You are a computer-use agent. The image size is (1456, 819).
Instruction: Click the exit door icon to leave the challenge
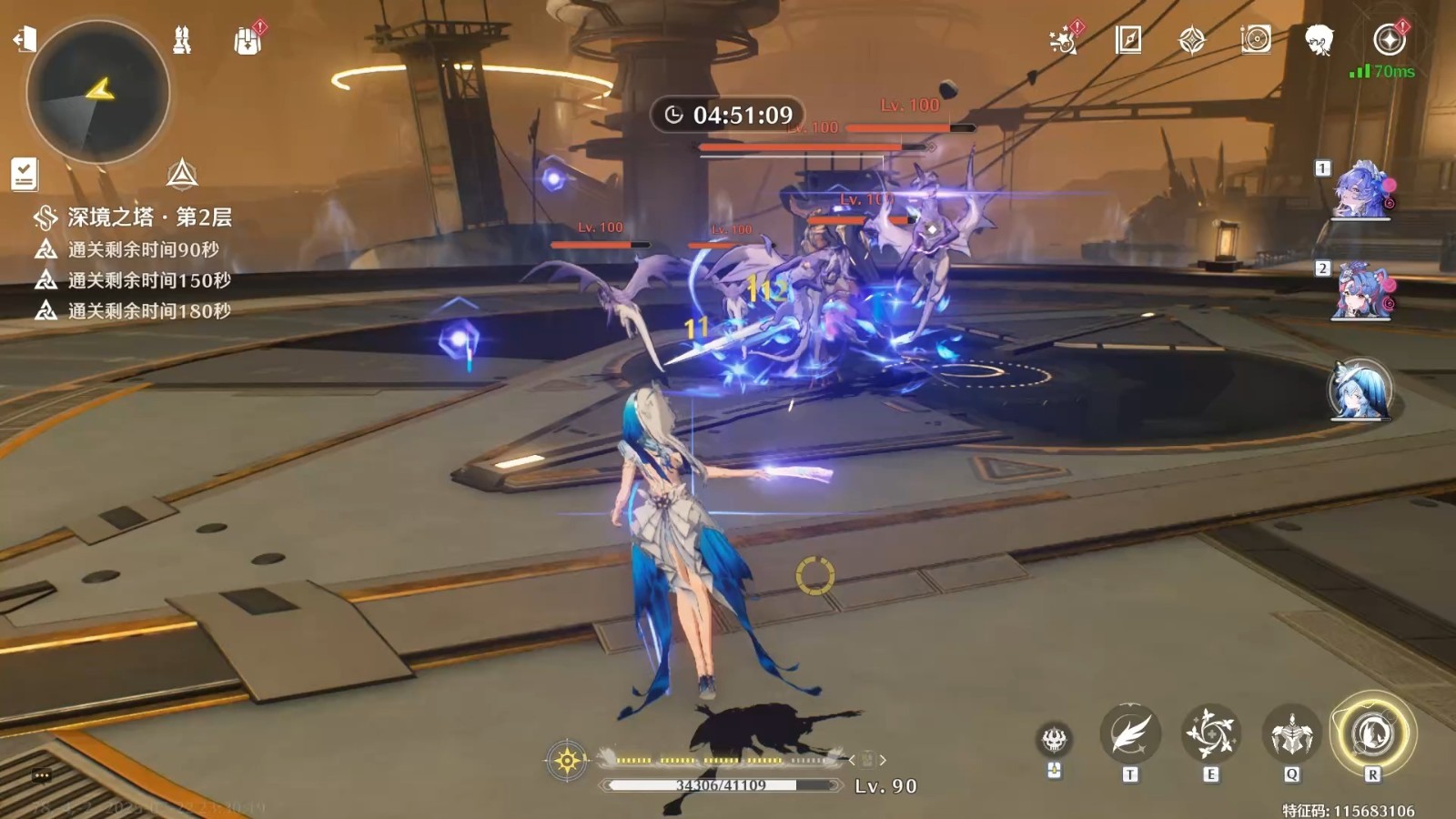click(x=25, y=39)
